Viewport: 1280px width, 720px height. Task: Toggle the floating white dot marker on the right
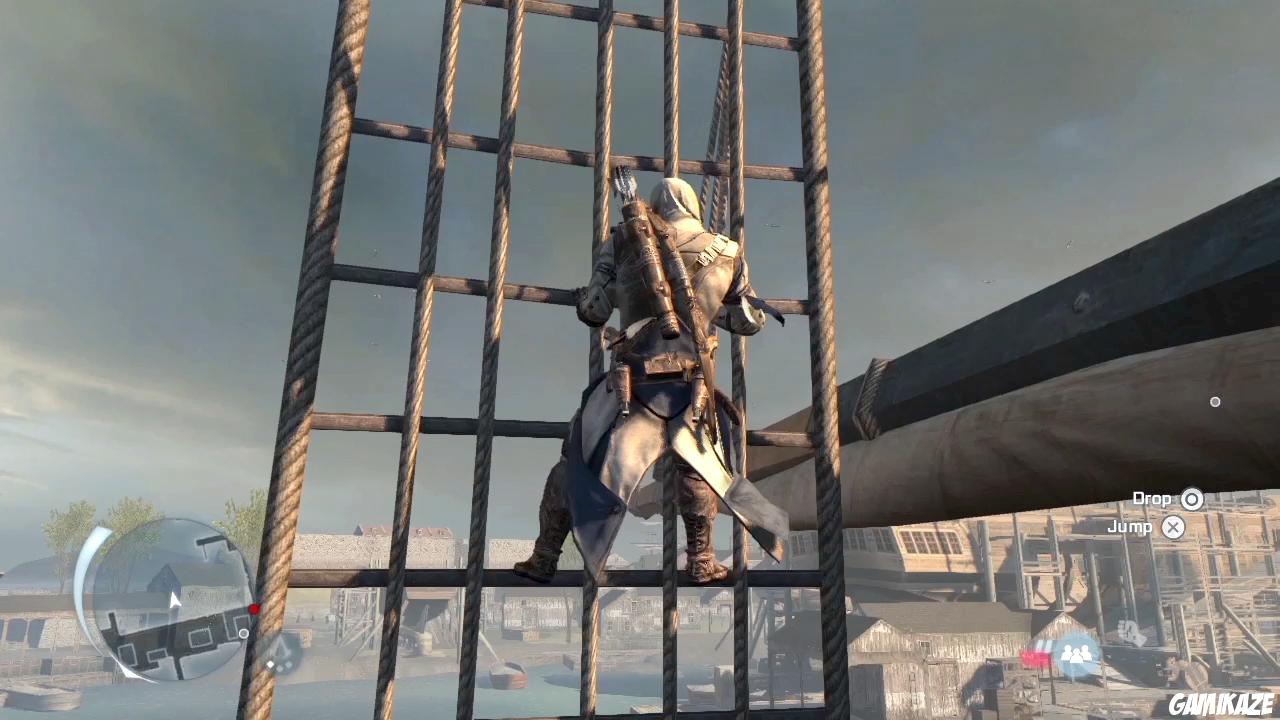(x=1215, y=402)
